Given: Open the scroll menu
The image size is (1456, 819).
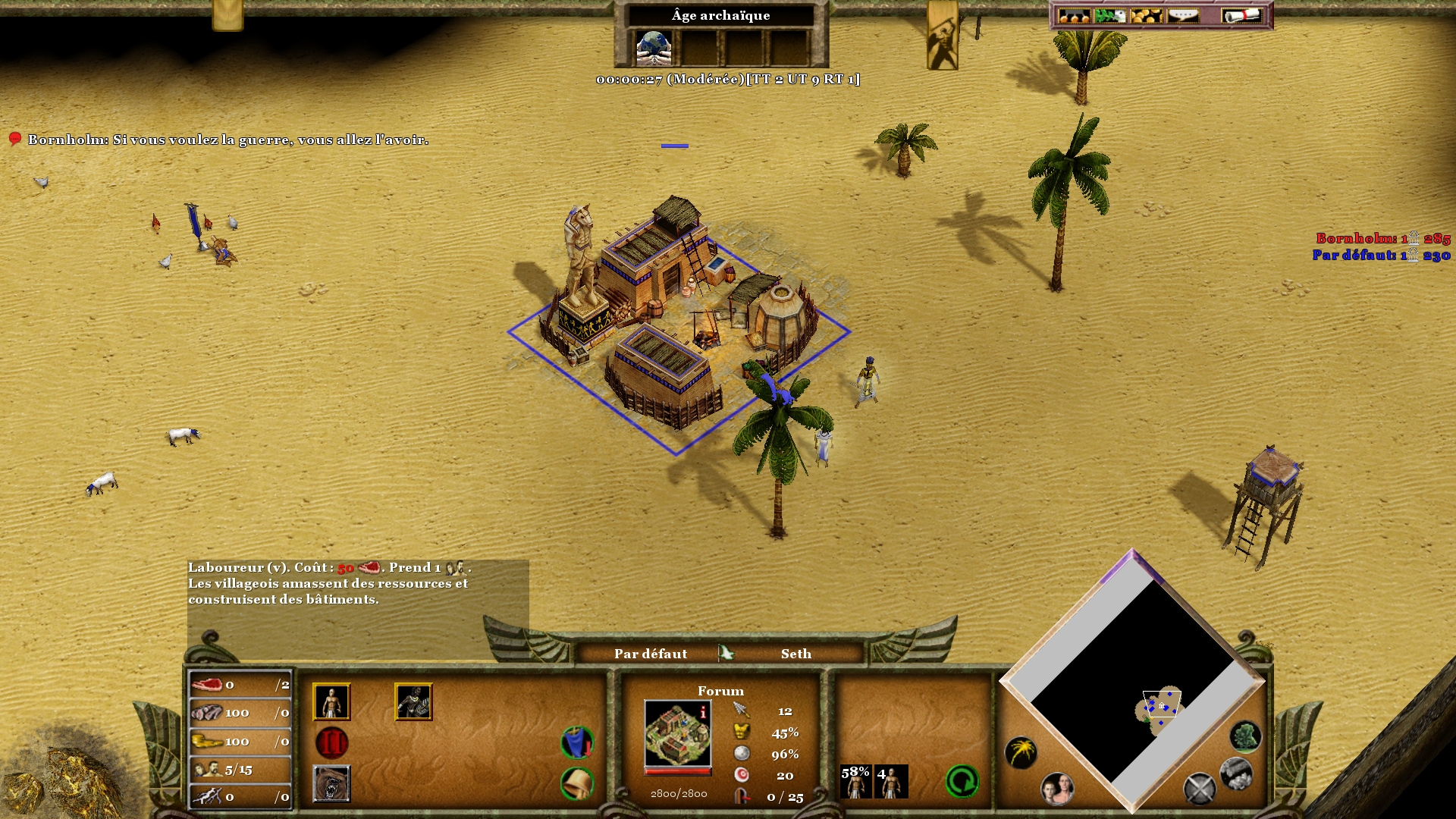Looking at the screenshot, I should 1241,16.
